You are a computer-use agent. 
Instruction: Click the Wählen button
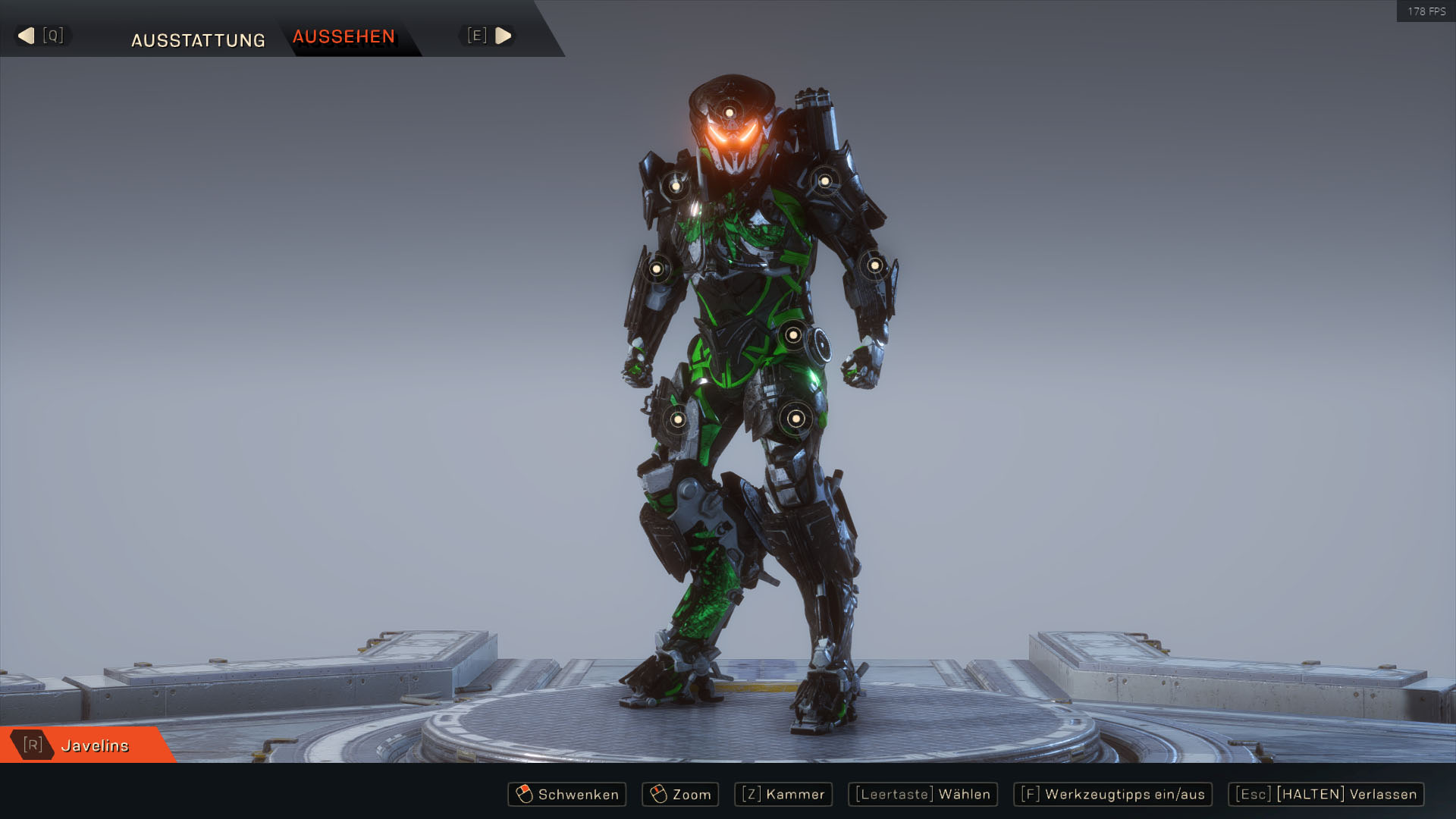pos(922,794)
